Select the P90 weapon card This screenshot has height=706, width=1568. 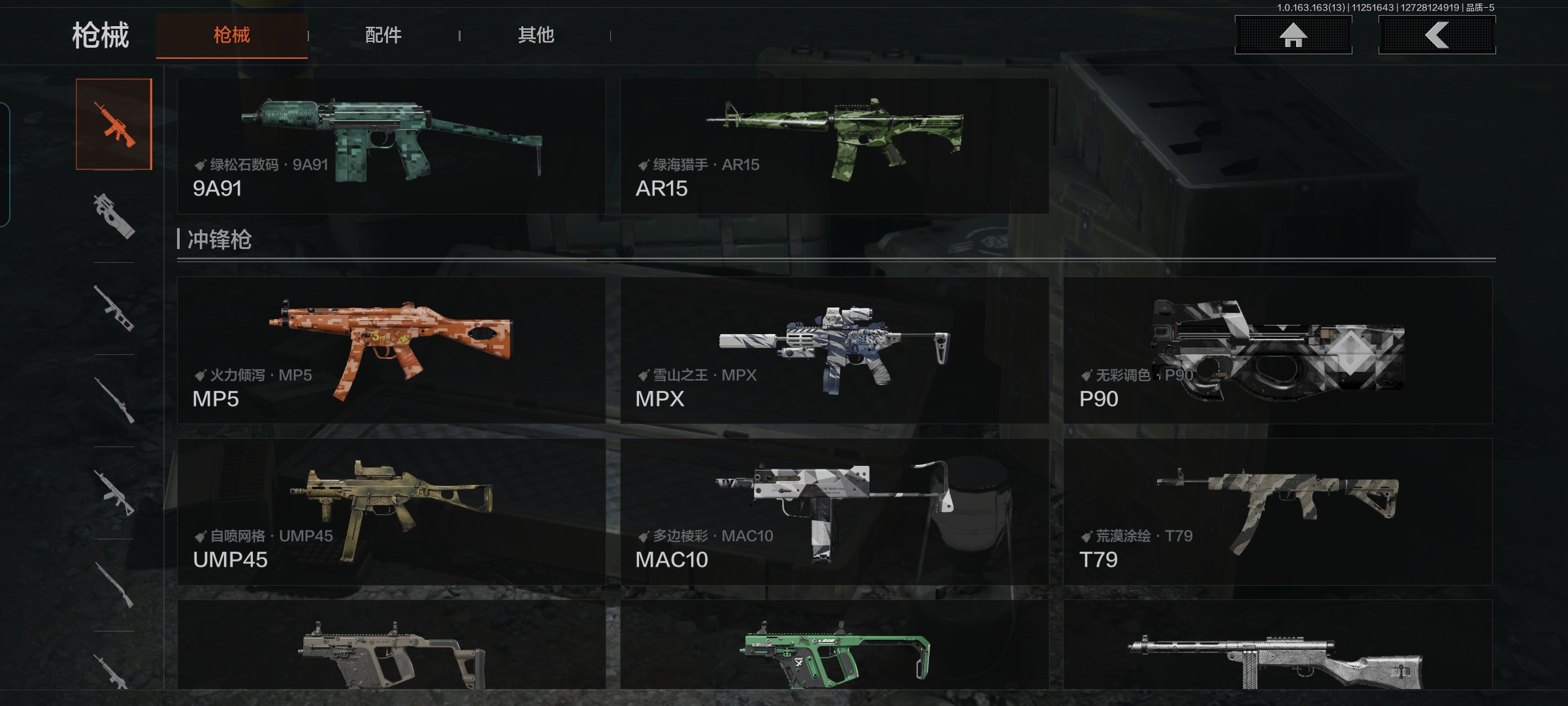1277,350
